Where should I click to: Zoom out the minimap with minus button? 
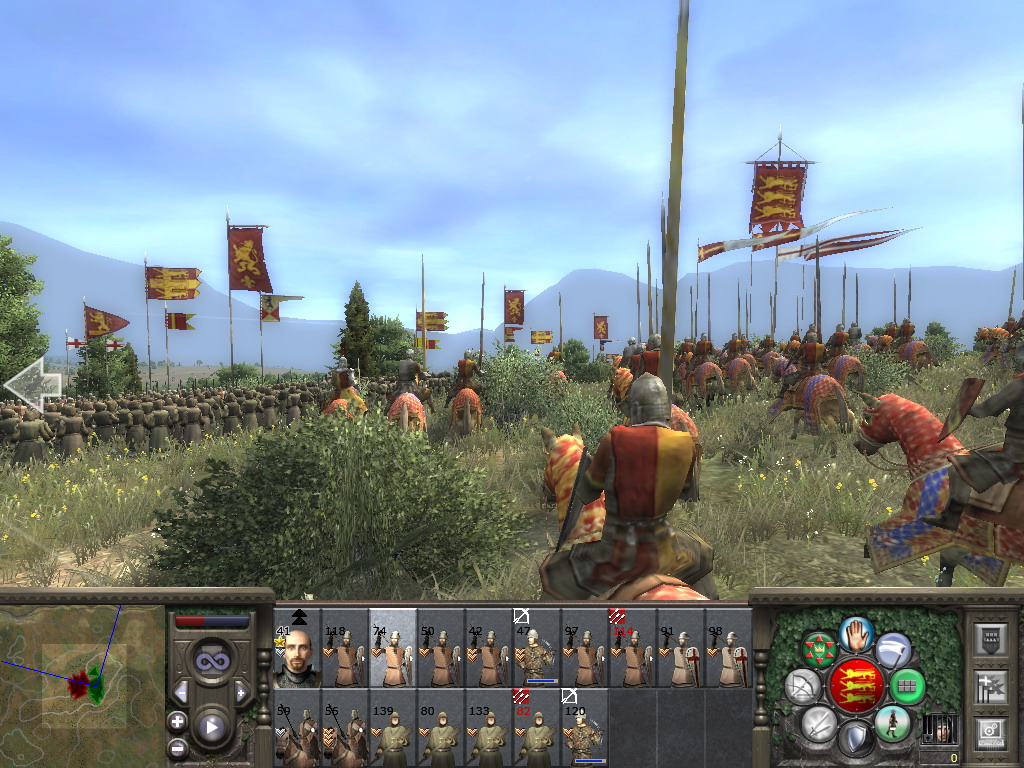[178, 746]
